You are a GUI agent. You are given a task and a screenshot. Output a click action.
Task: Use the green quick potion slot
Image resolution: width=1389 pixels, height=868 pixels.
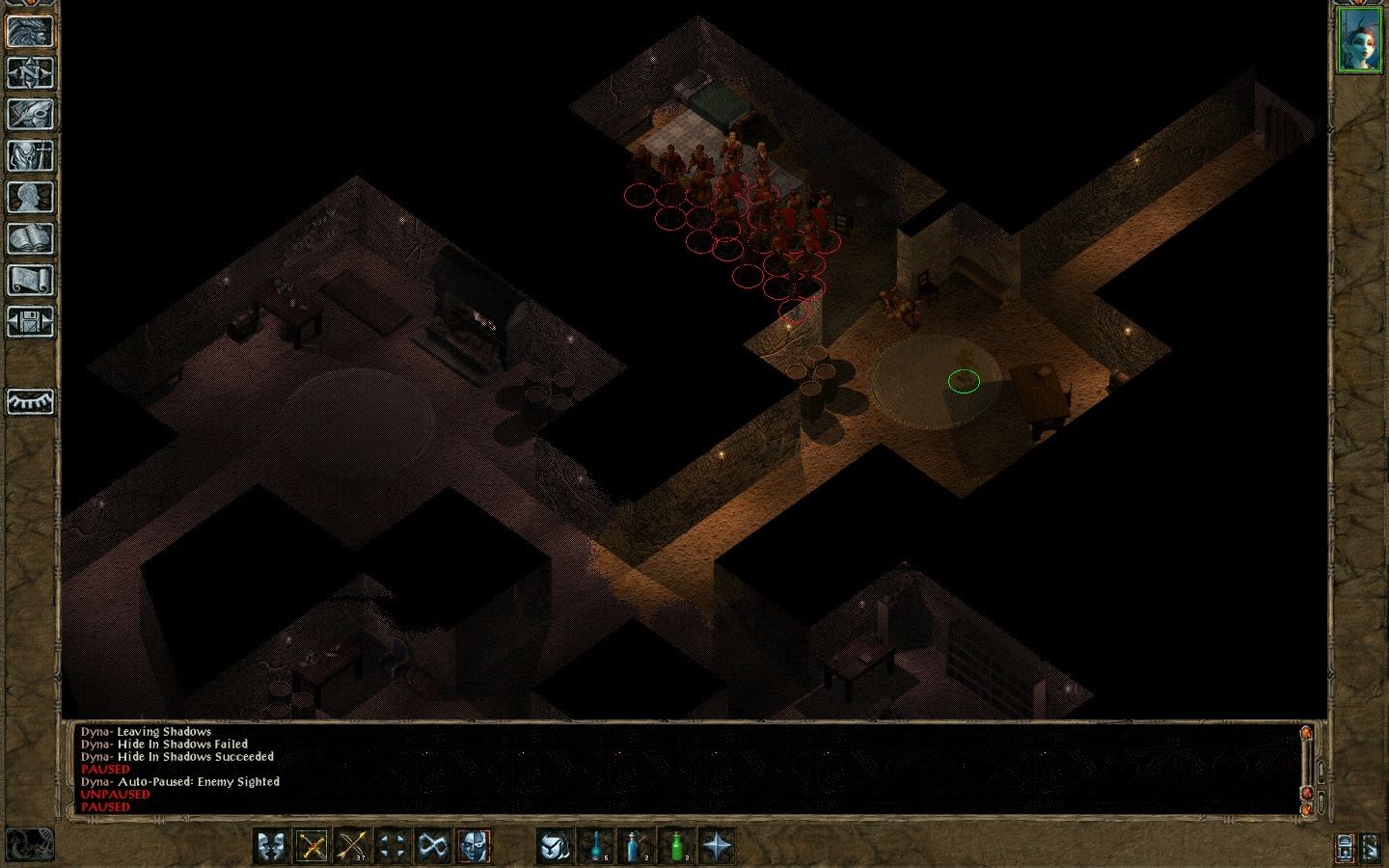click(x=677, y=847)
